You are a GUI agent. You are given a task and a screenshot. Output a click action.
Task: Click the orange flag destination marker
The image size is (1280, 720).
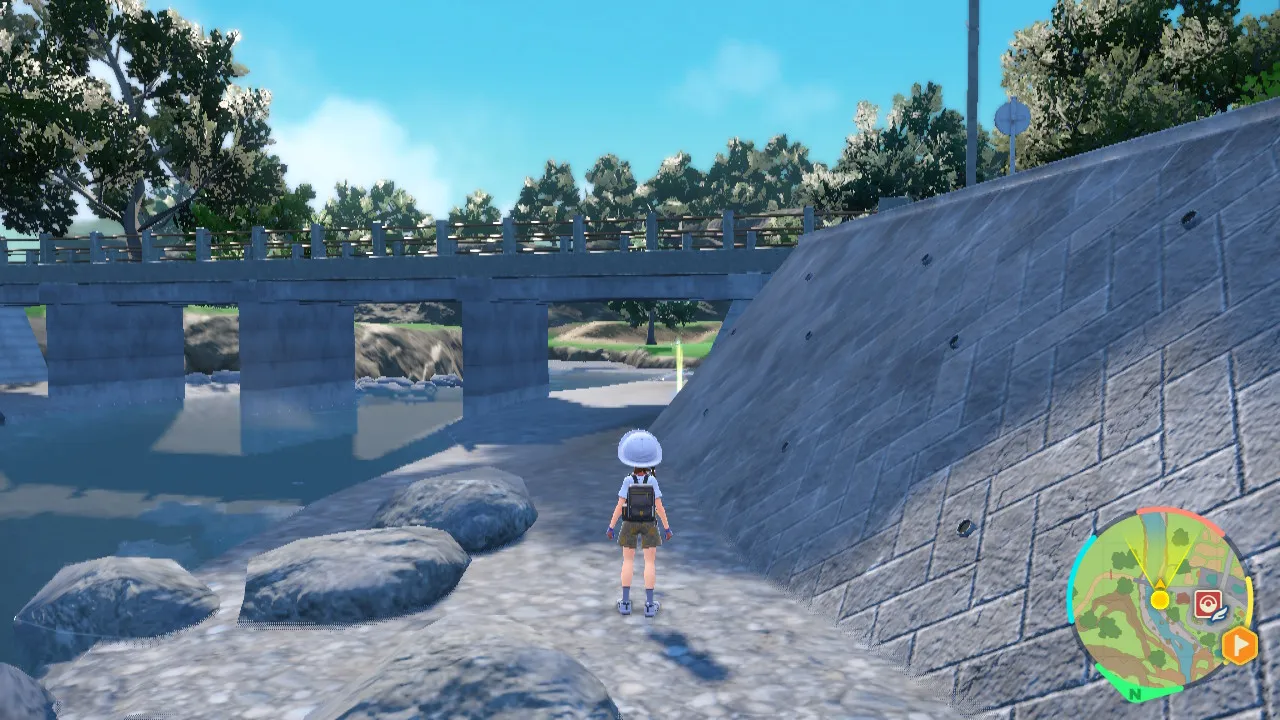(x=1238, y=645)
